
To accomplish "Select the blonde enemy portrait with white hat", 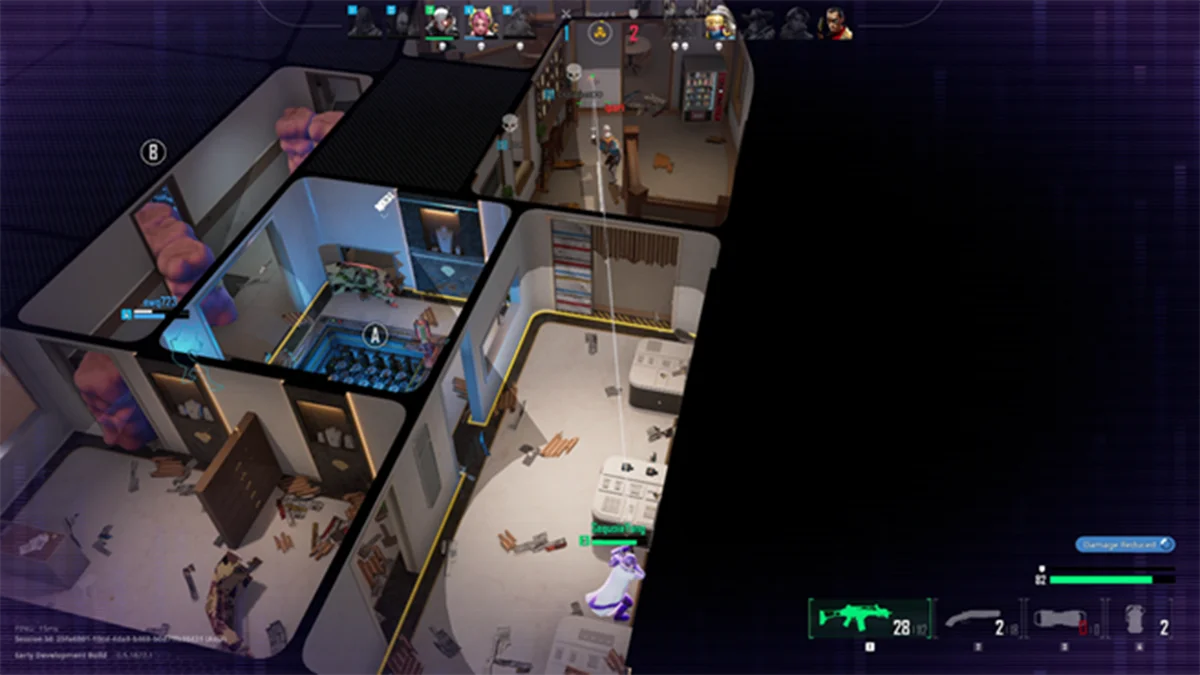I will tap(719, 23).
